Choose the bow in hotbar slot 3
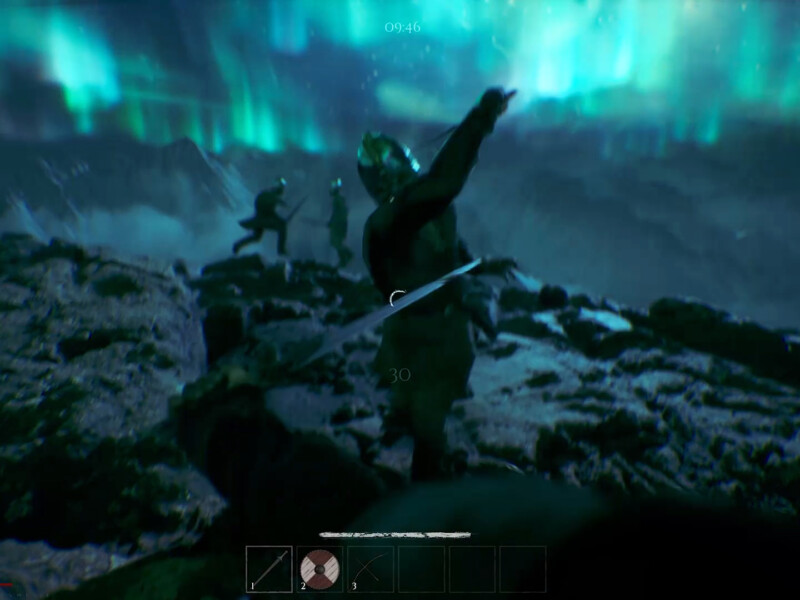Image resolution: width=800 pixels, height=600 pixels. pos(371,569)
